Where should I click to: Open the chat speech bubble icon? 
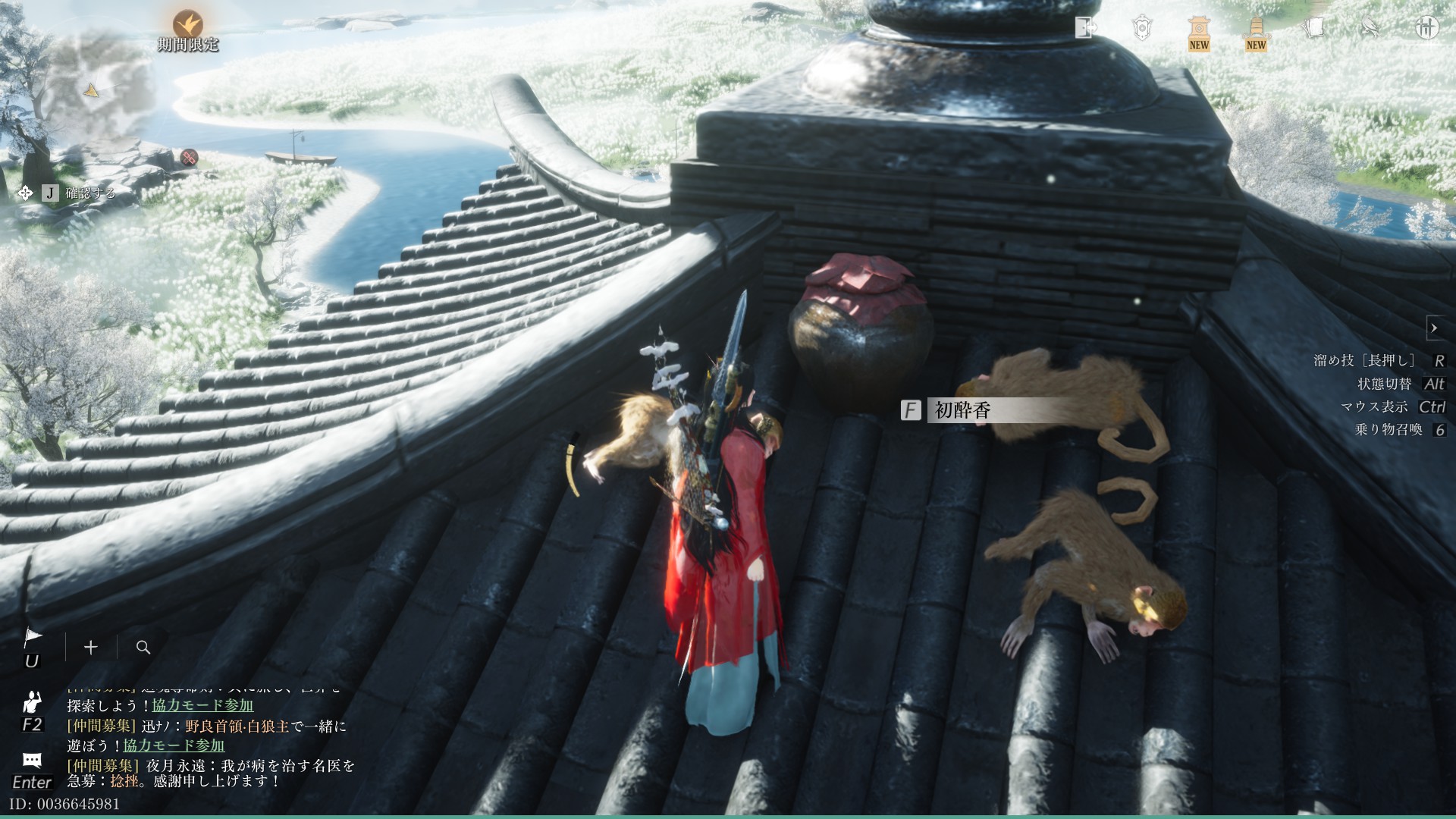coord(32,760)
